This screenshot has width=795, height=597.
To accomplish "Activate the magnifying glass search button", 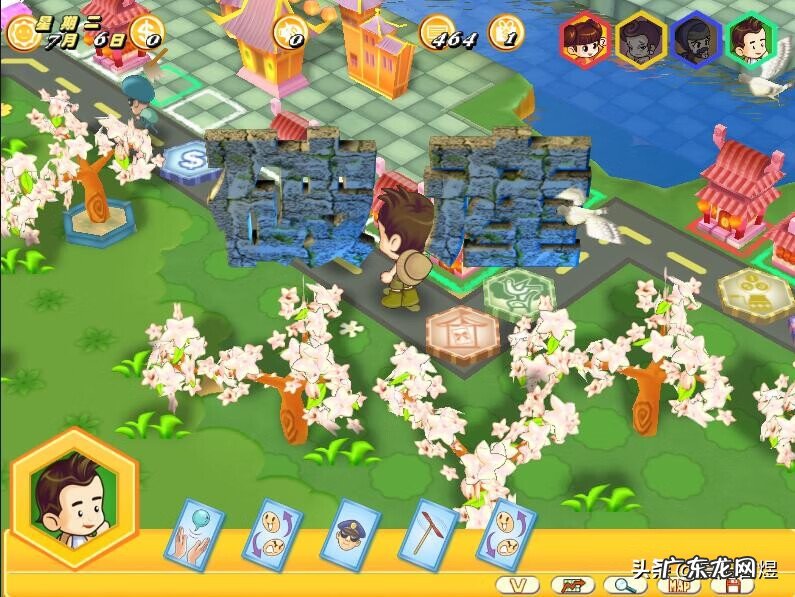I will (626, 584).
